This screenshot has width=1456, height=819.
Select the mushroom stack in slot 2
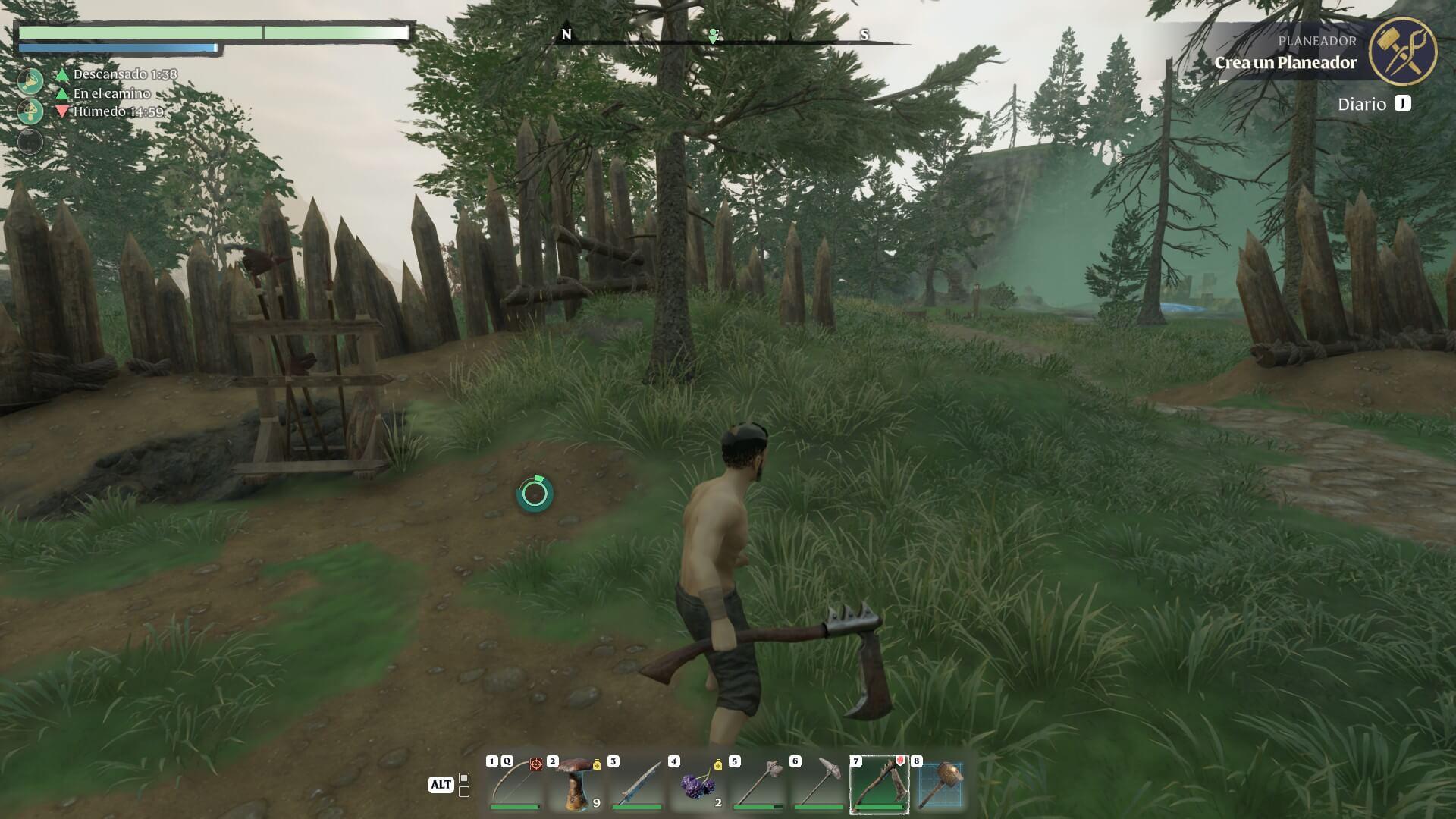pyautogui.click(x=576, y=784)
